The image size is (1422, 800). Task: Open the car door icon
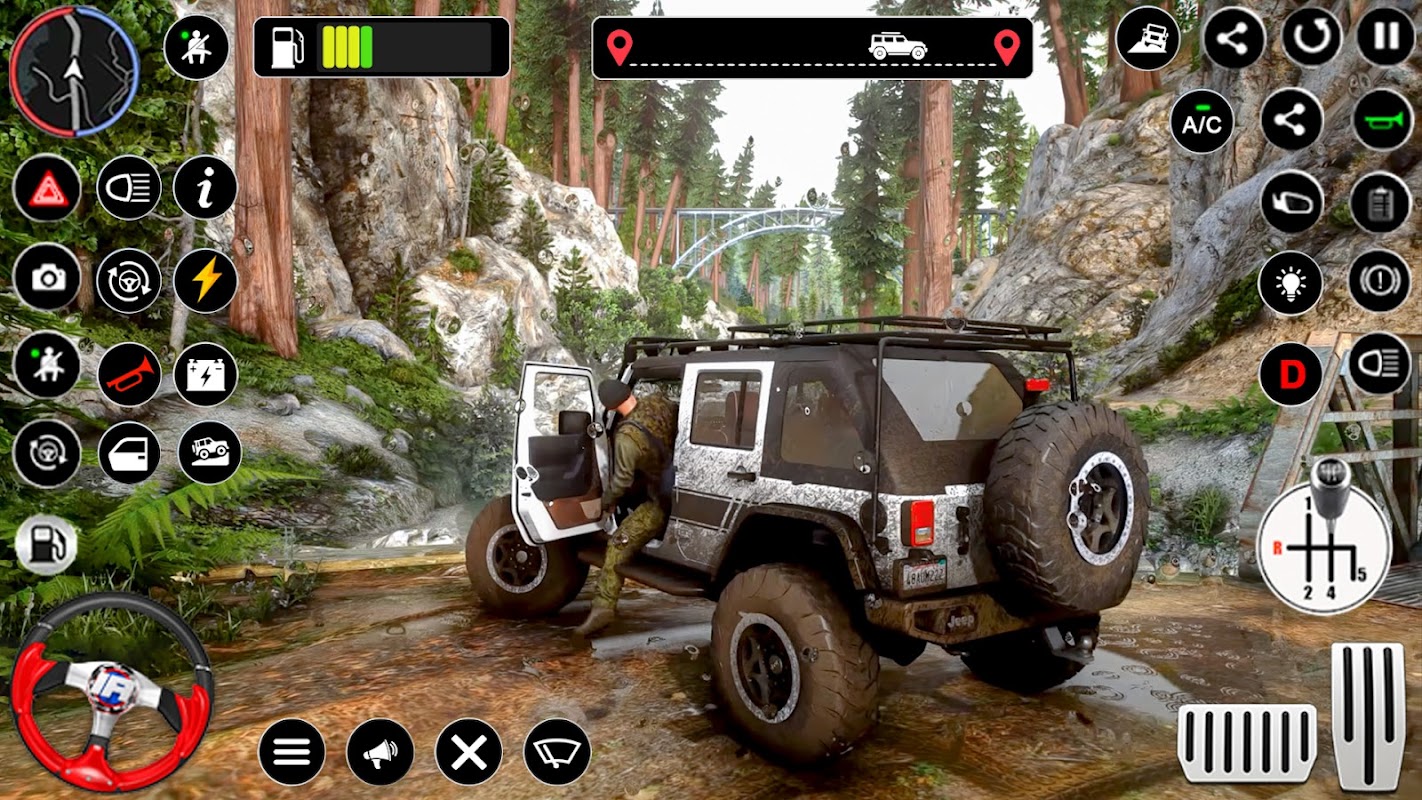(x=129, y=453)
